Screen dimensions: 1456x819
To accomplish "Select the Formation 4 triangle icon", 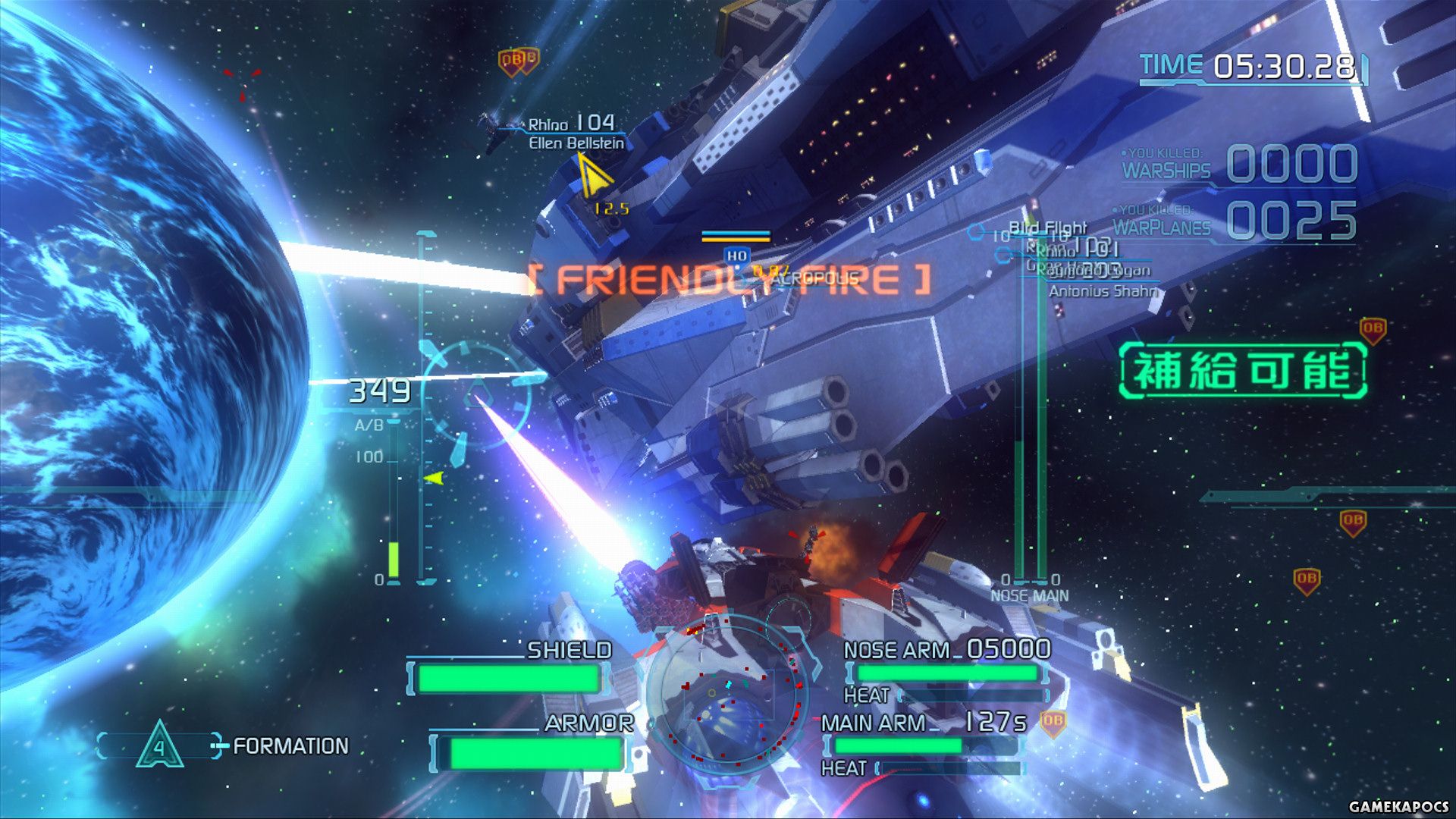I will coord(159,745).
